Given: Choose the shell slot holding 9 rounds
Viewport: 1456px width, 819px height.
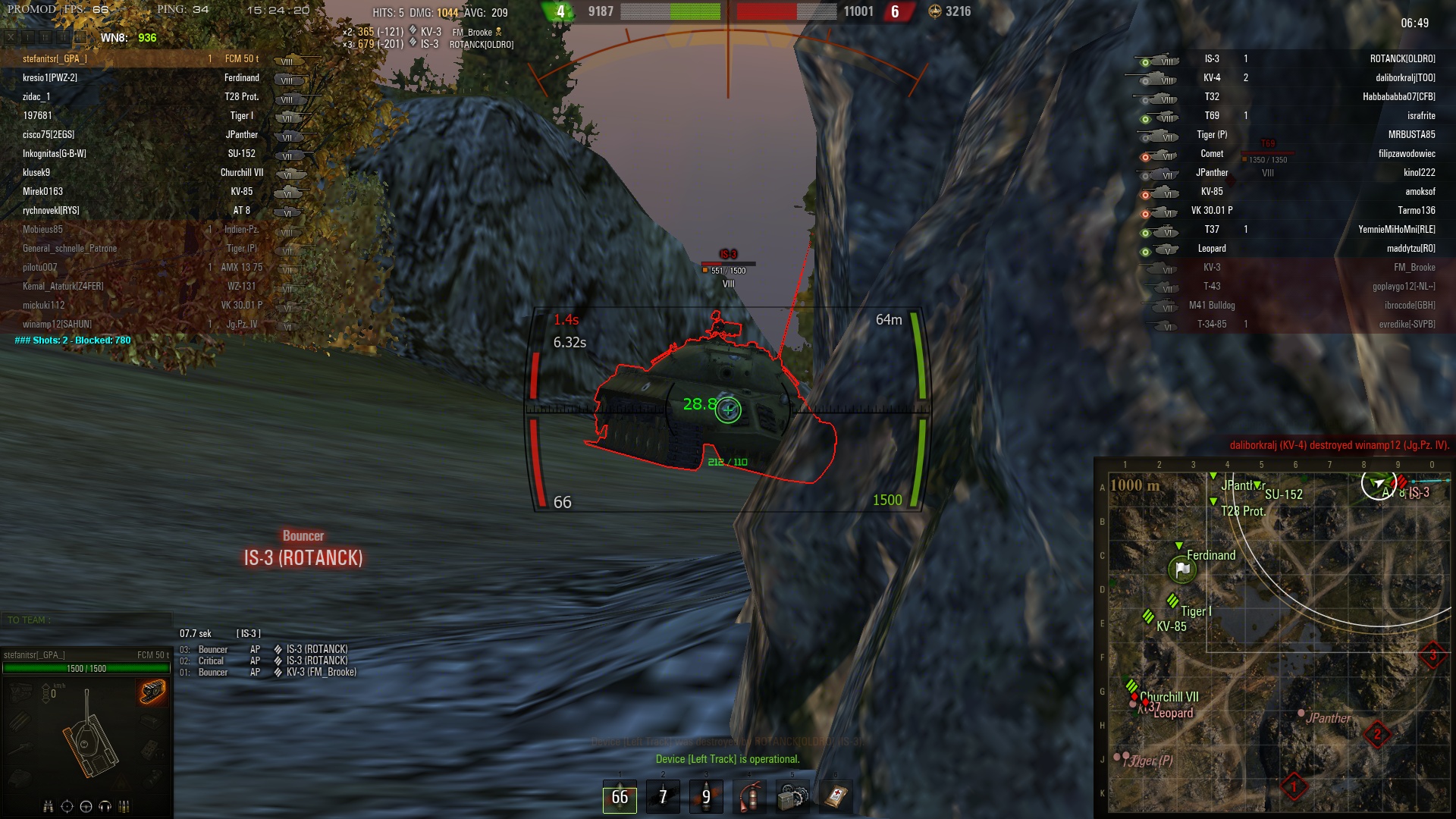Looking at the screenshot, I should click(706, 796).
